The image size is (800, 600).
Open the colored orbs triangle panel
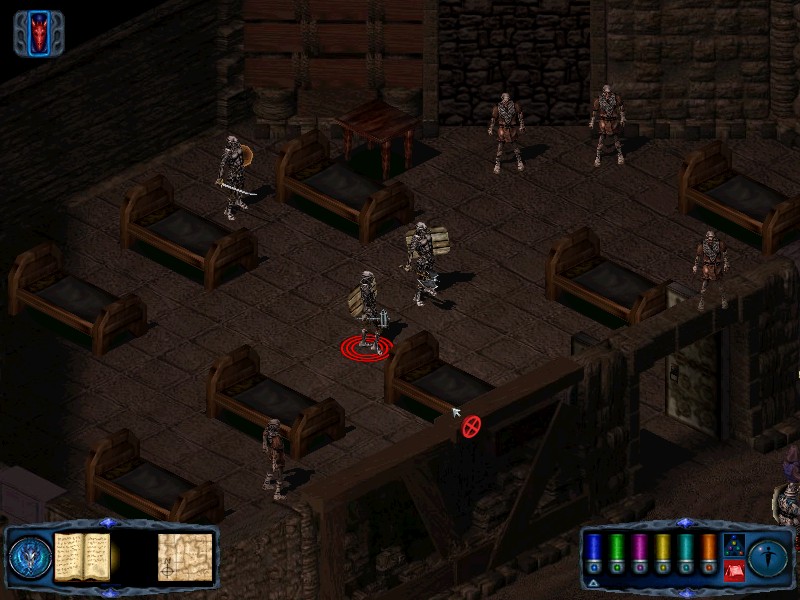click(732, 545)
